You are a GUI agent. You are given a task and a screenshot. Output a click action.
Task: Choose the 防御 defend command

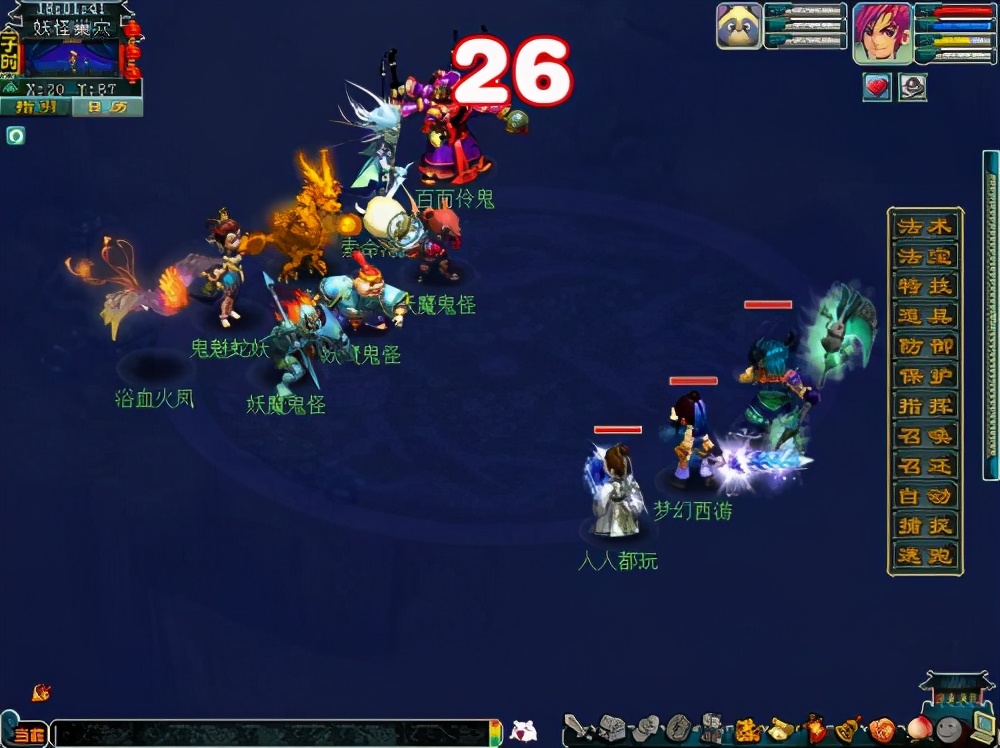pos(925,347)
